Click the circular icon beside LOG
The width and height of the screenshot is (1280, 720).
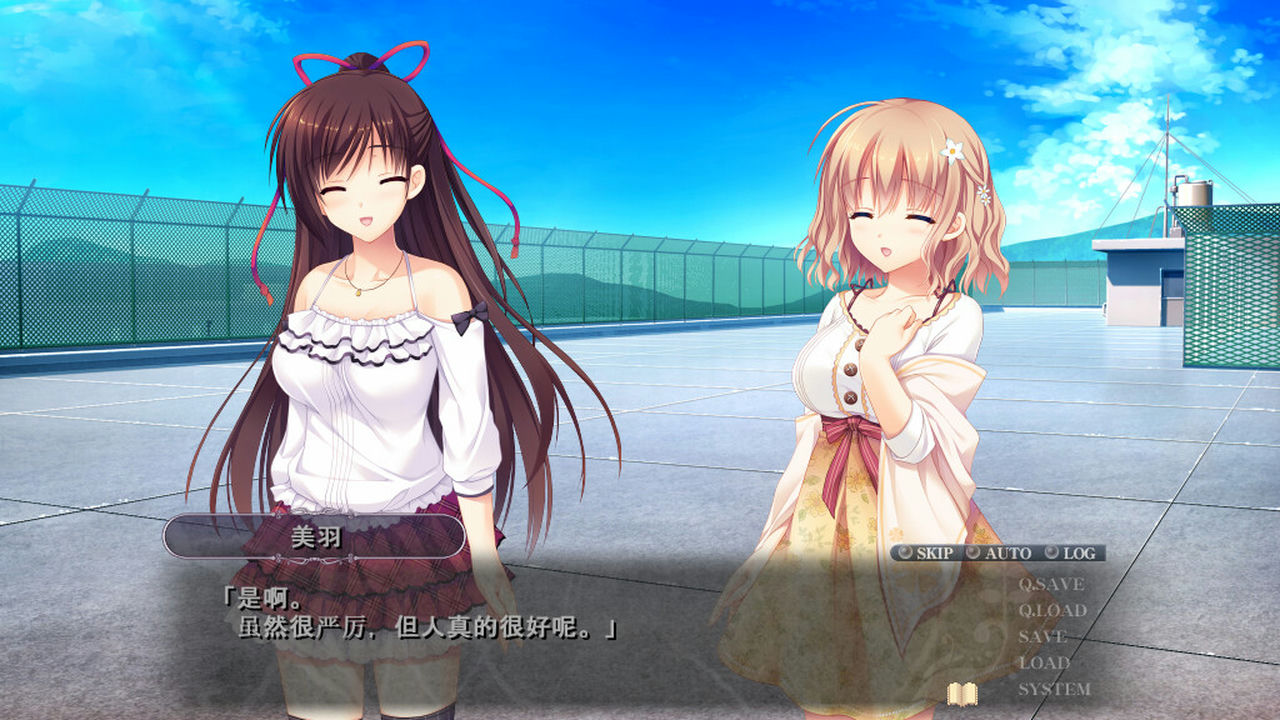(x=1051, y=551)
